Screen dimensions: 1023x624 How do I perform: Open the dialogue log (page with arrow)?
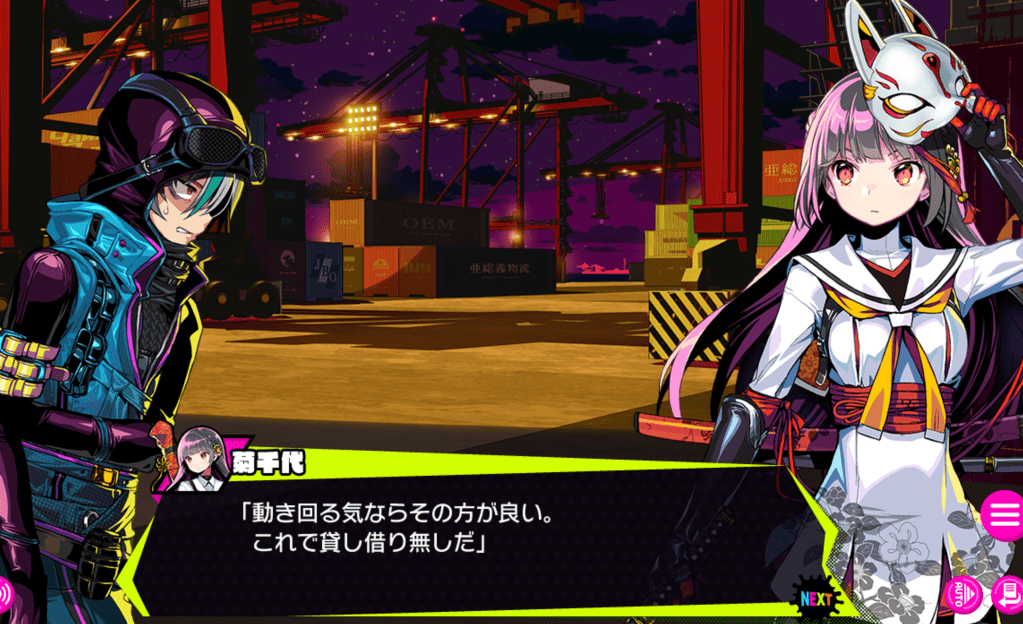[x=1008, y=595]
